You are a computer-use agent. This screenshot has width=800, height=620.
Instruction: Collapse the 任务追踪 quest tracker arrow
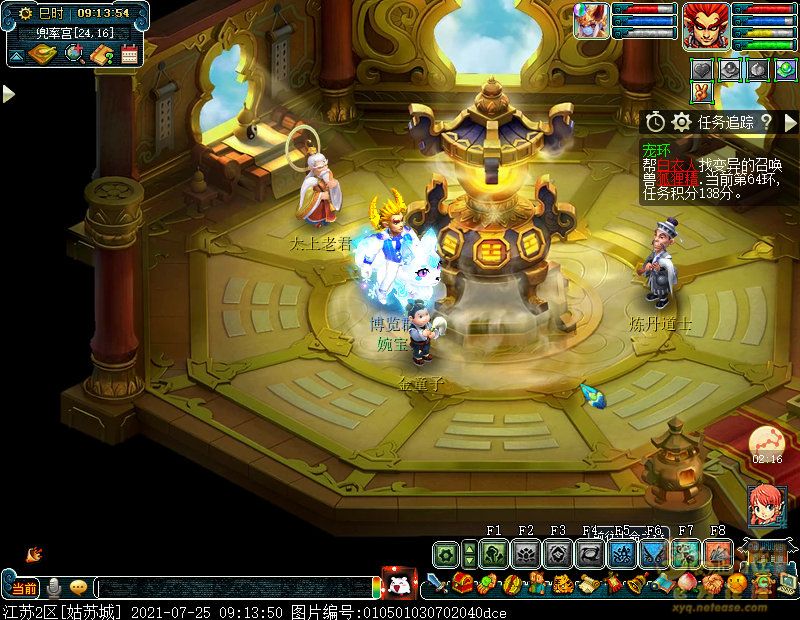[x=789, y=122]
